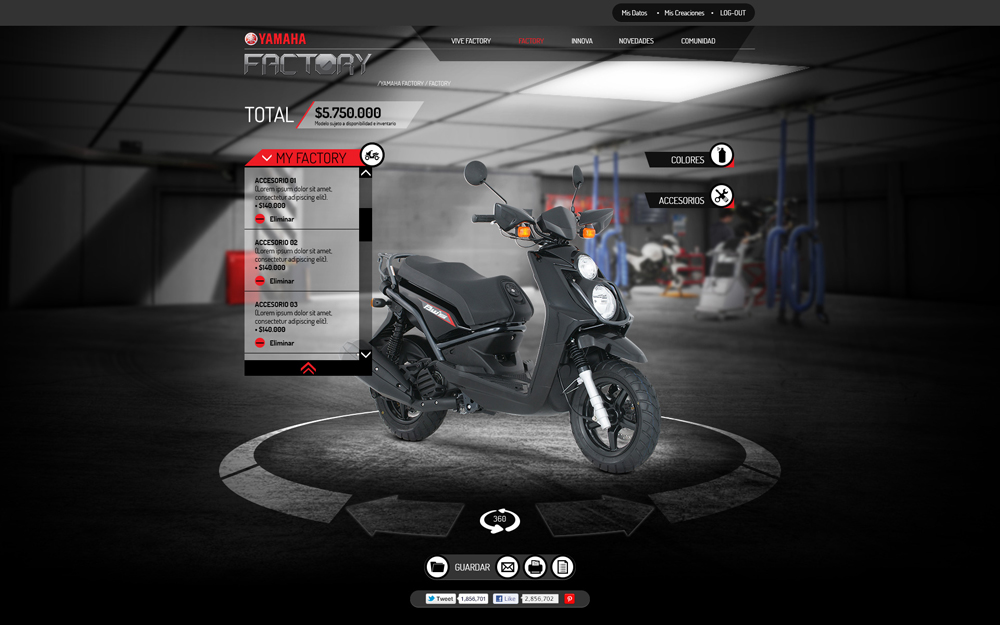Activate the 360 rotate view button
Image resolution: width=1000 pixels, height=625 pixels.
(x=500, y=520)
